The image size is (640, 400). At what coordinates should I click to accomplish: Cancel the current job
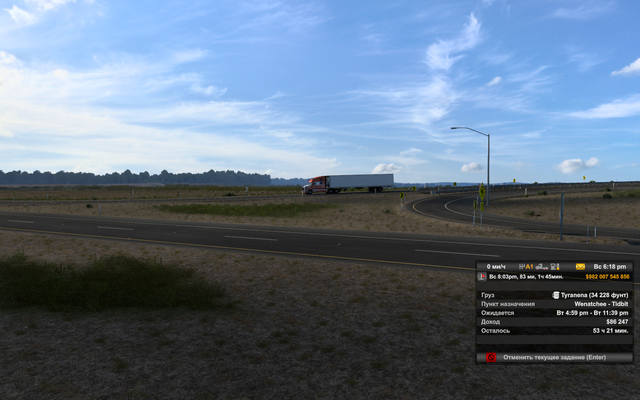[x=561, y=357]
